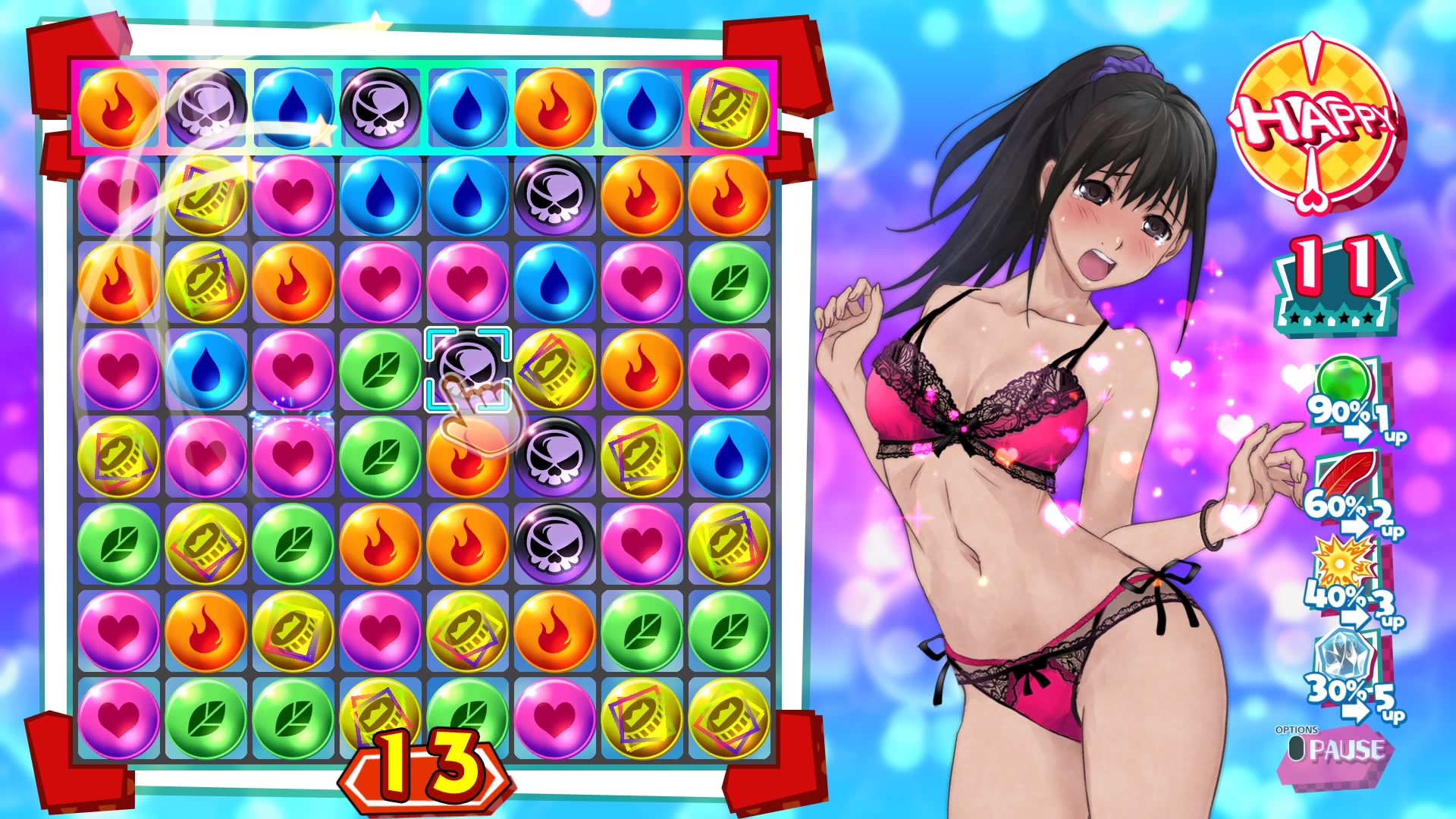Tap the fire gem in the top-left corner
1456x819 pixels.
[120, 110]
